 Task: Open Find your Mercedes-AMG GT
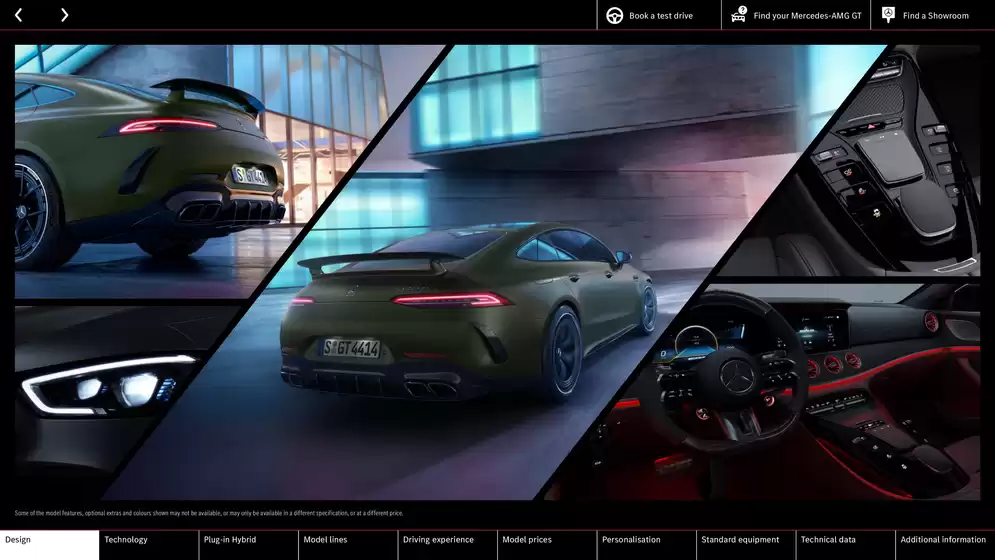click(x=795, y=15)
